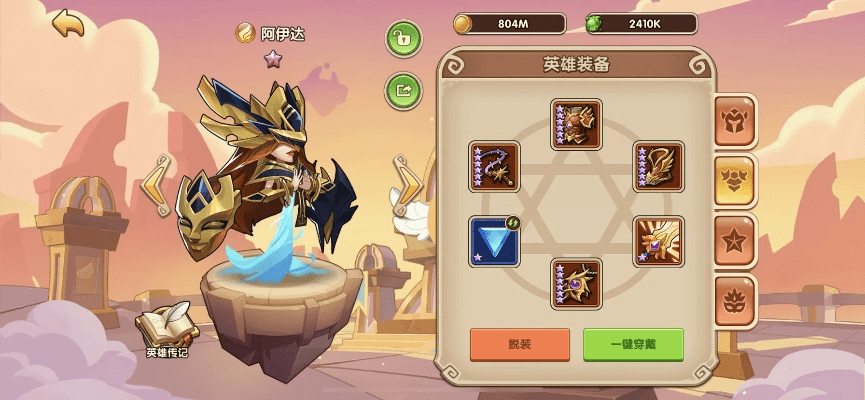
Task: Select the glowing golden artifact slot
Action: point(658,242)
